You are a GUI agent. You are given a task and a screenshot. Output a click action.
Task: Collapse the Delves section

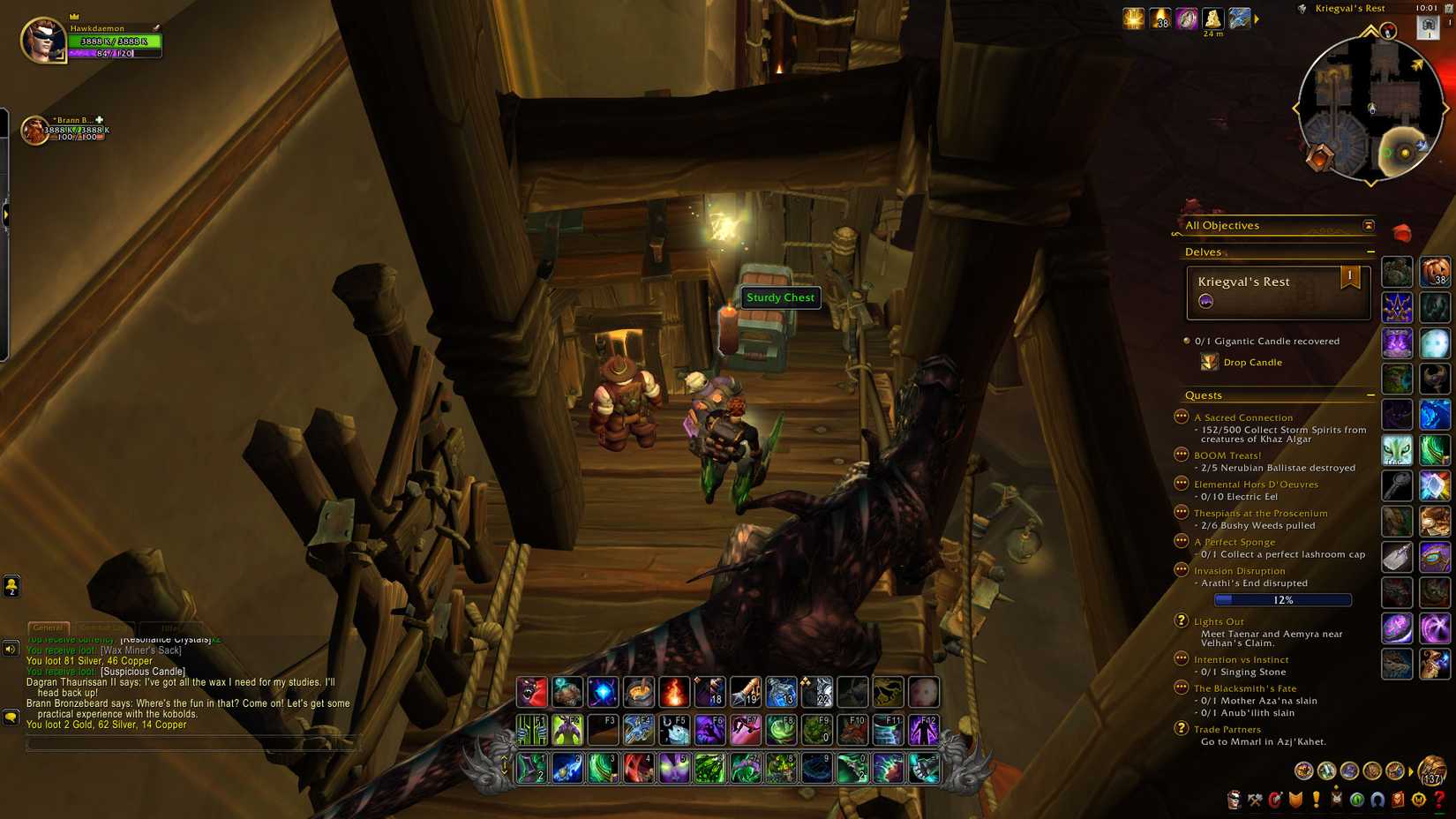click(x=1370, y=252)
